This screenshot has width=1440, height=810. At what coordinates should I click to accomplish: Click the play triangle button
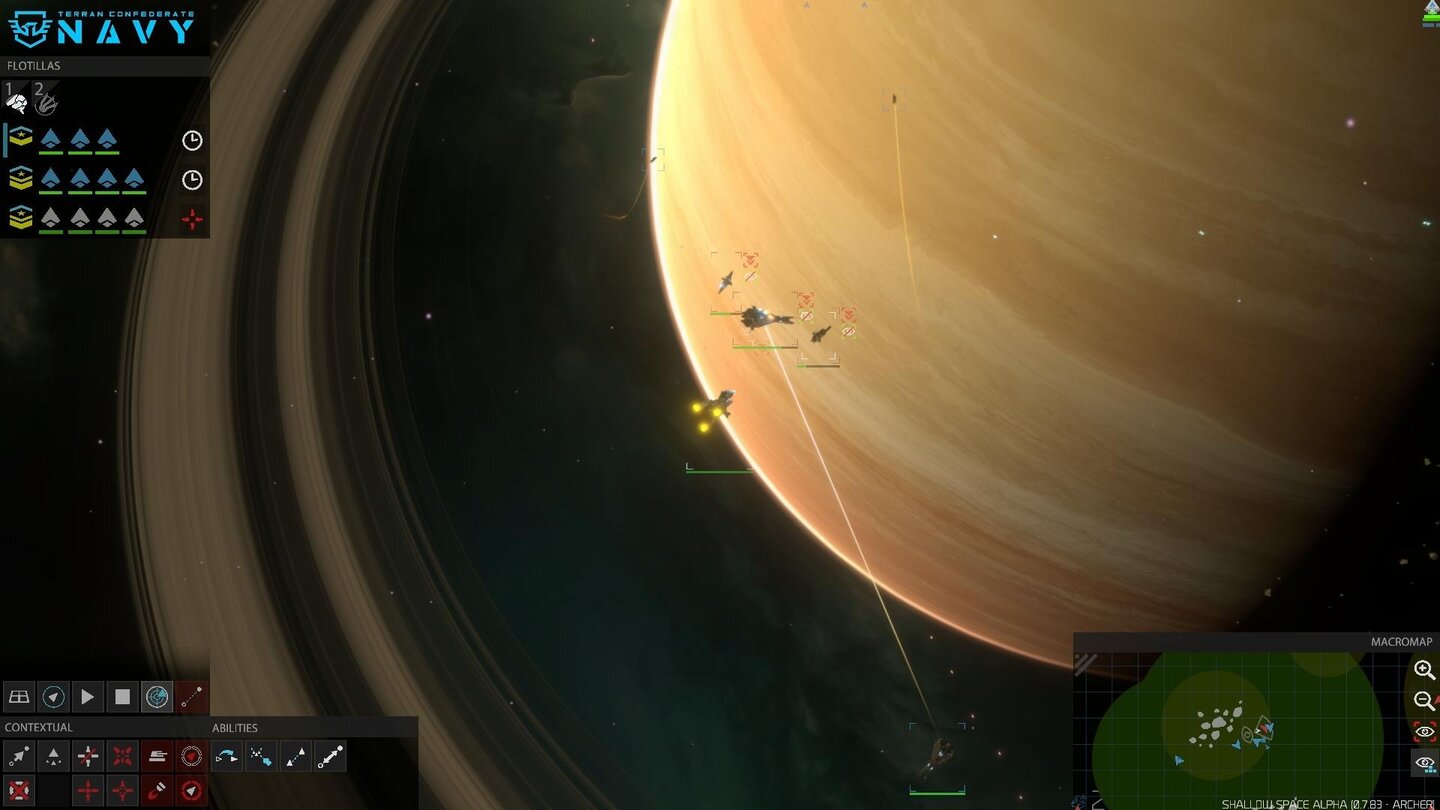[87, 696]
